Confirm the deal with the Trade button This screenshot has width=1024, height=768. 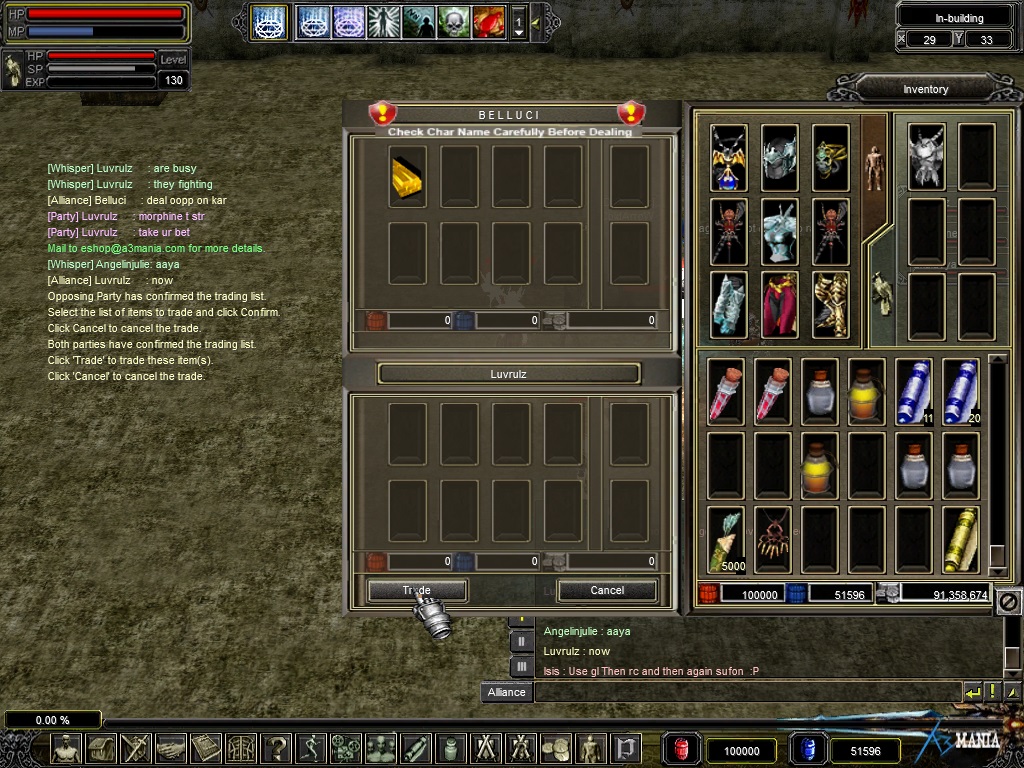click(416, 591)
